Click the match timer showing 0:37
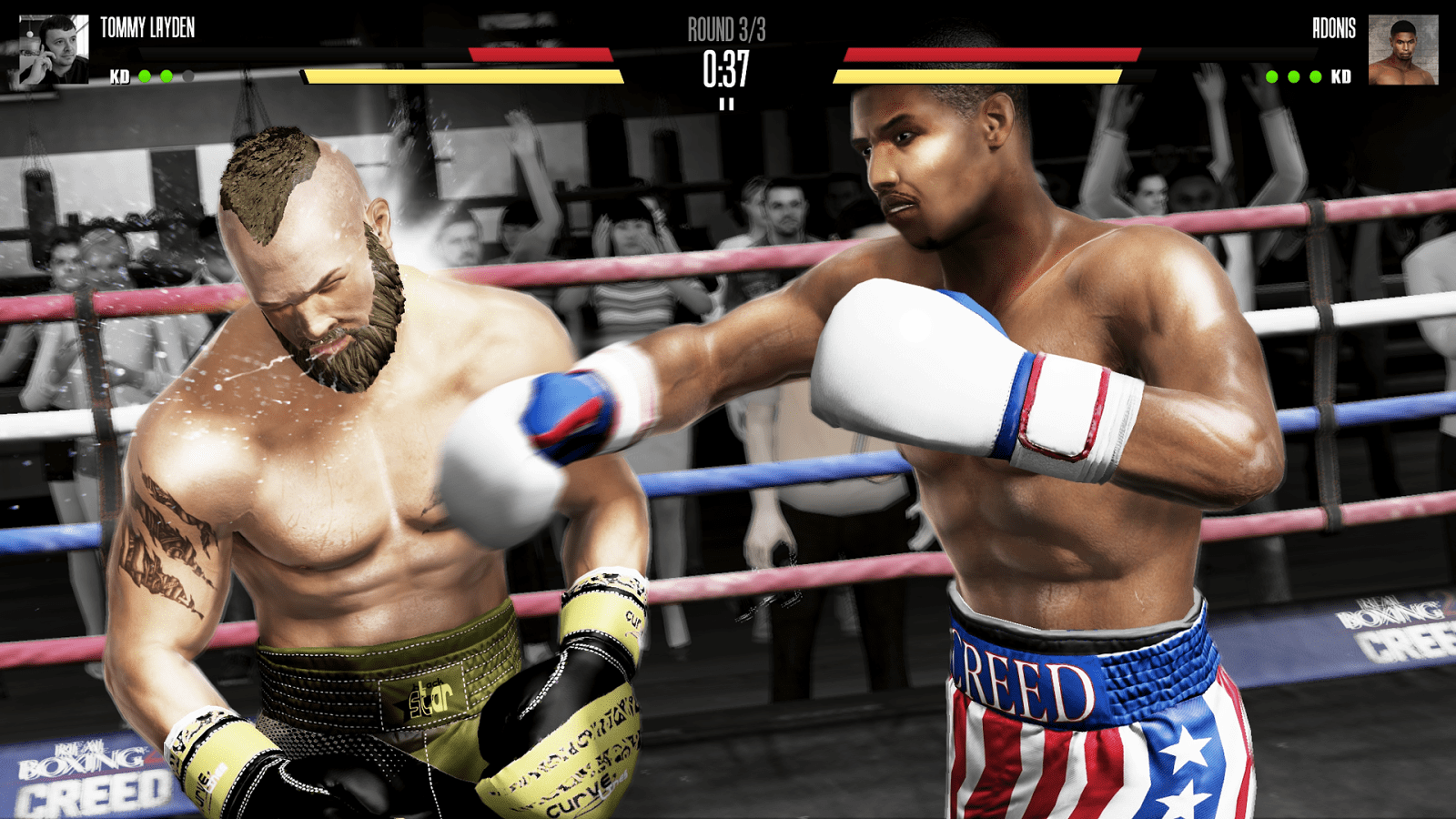The height and width of the screenshot is (819, 1456). pyautogui.click(x=725, y=66)
